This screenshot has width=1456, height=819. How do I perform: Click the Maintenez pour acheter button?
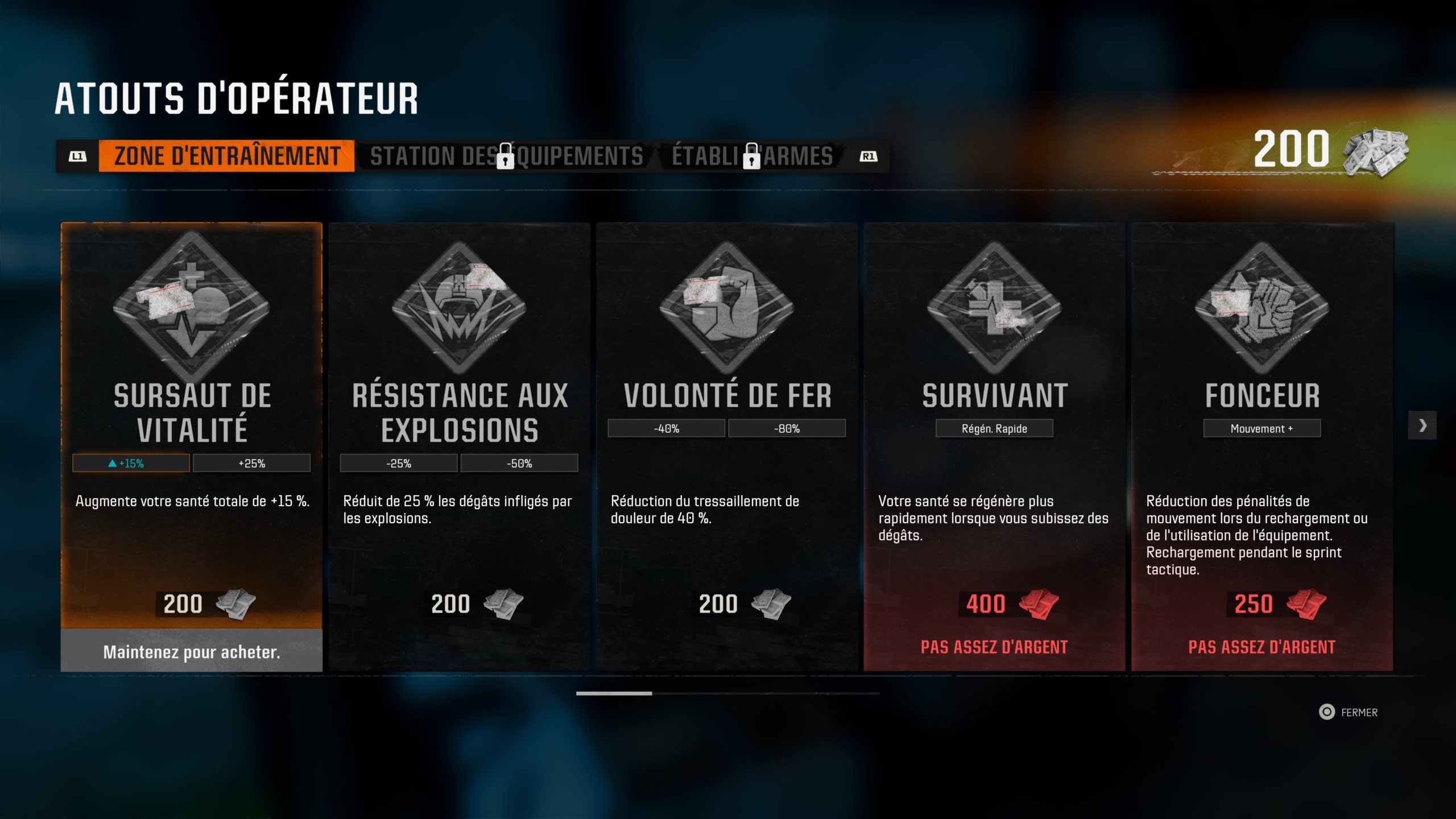[192, 651]
